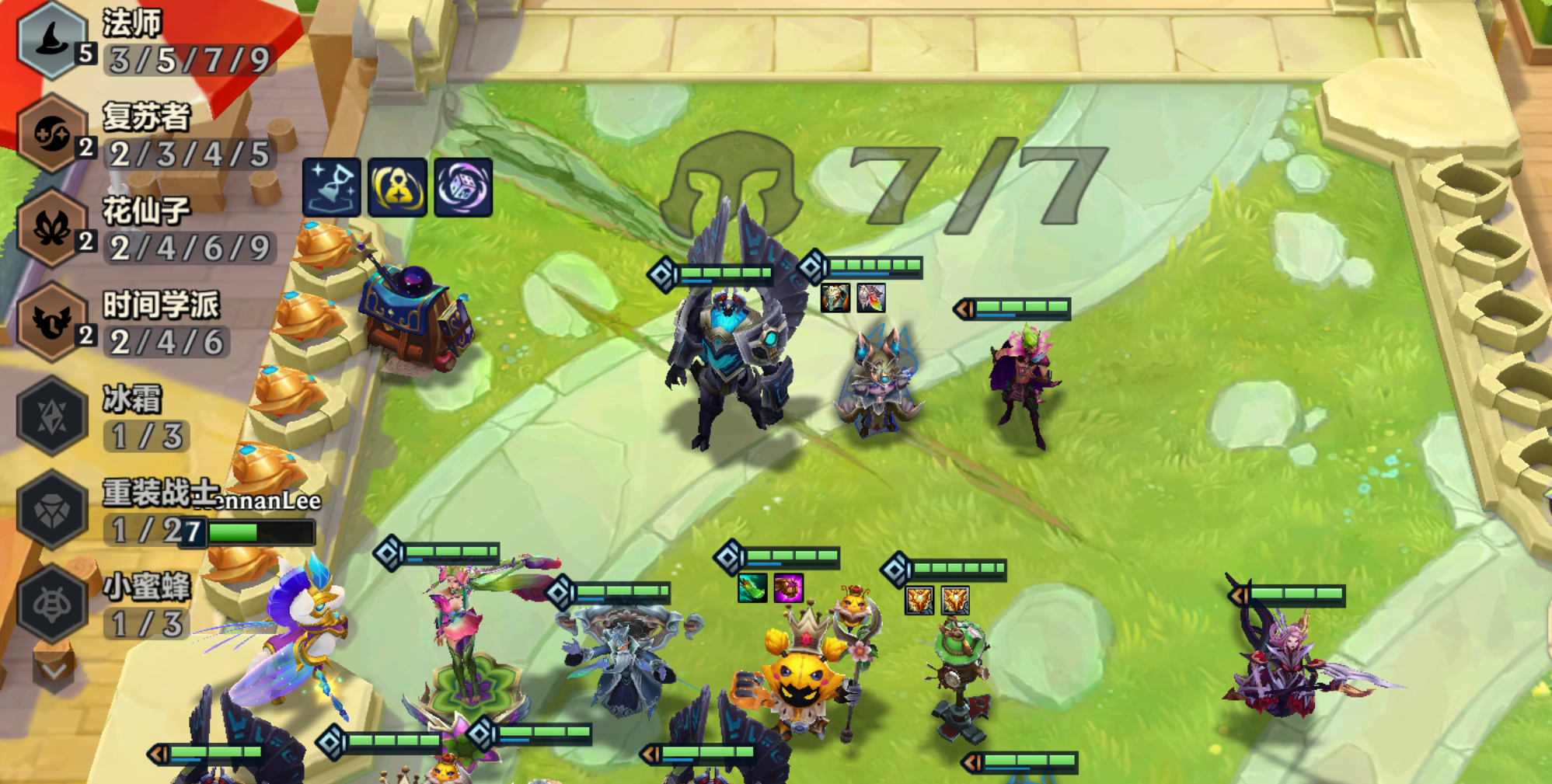The height and width of the screenshot is (784, 1552).
Task: Open the 复苏者 trait details
Action: (x=51, y=134)
